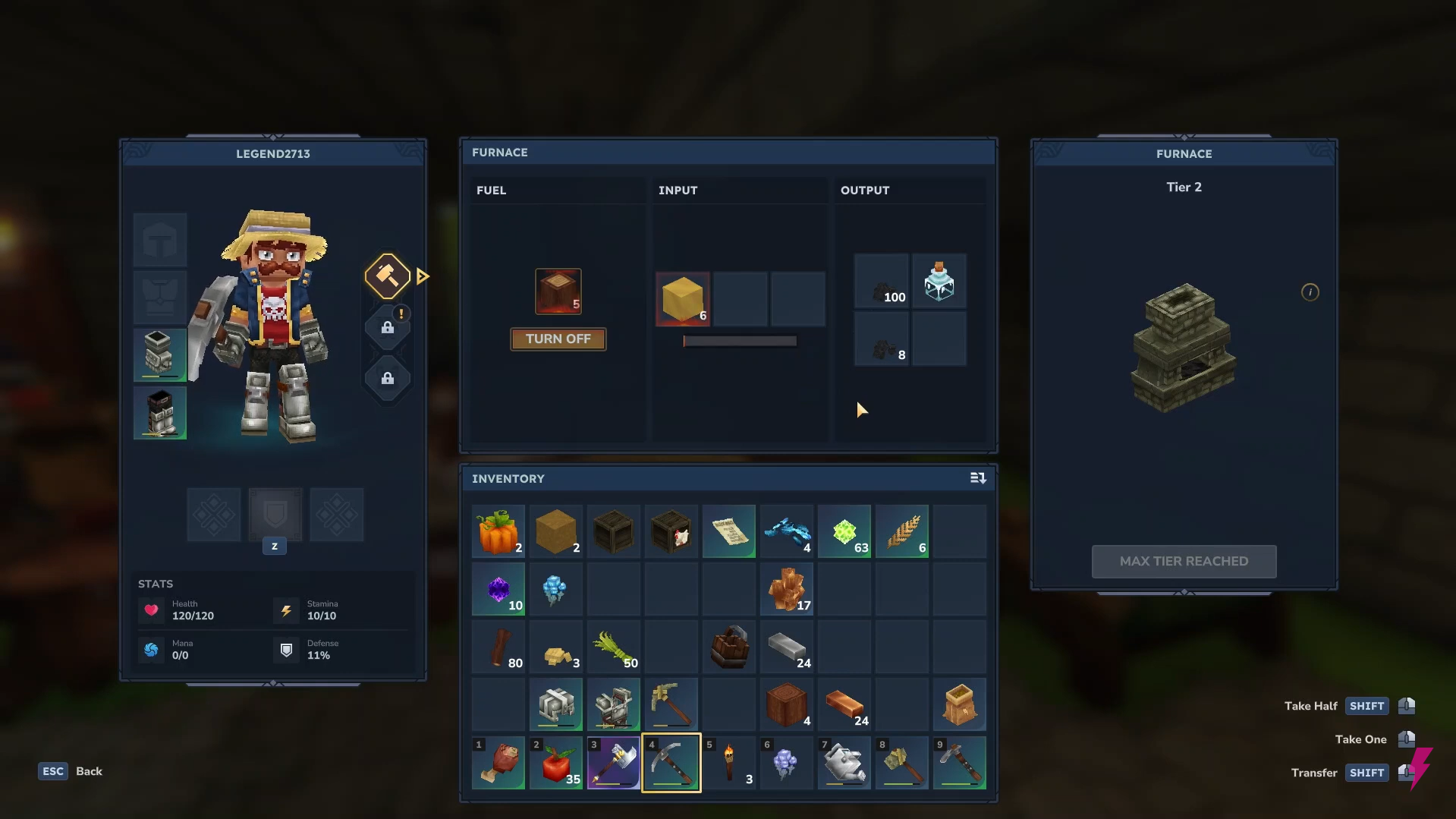Expand the arrow next to the hammer icon

(423, 276)
